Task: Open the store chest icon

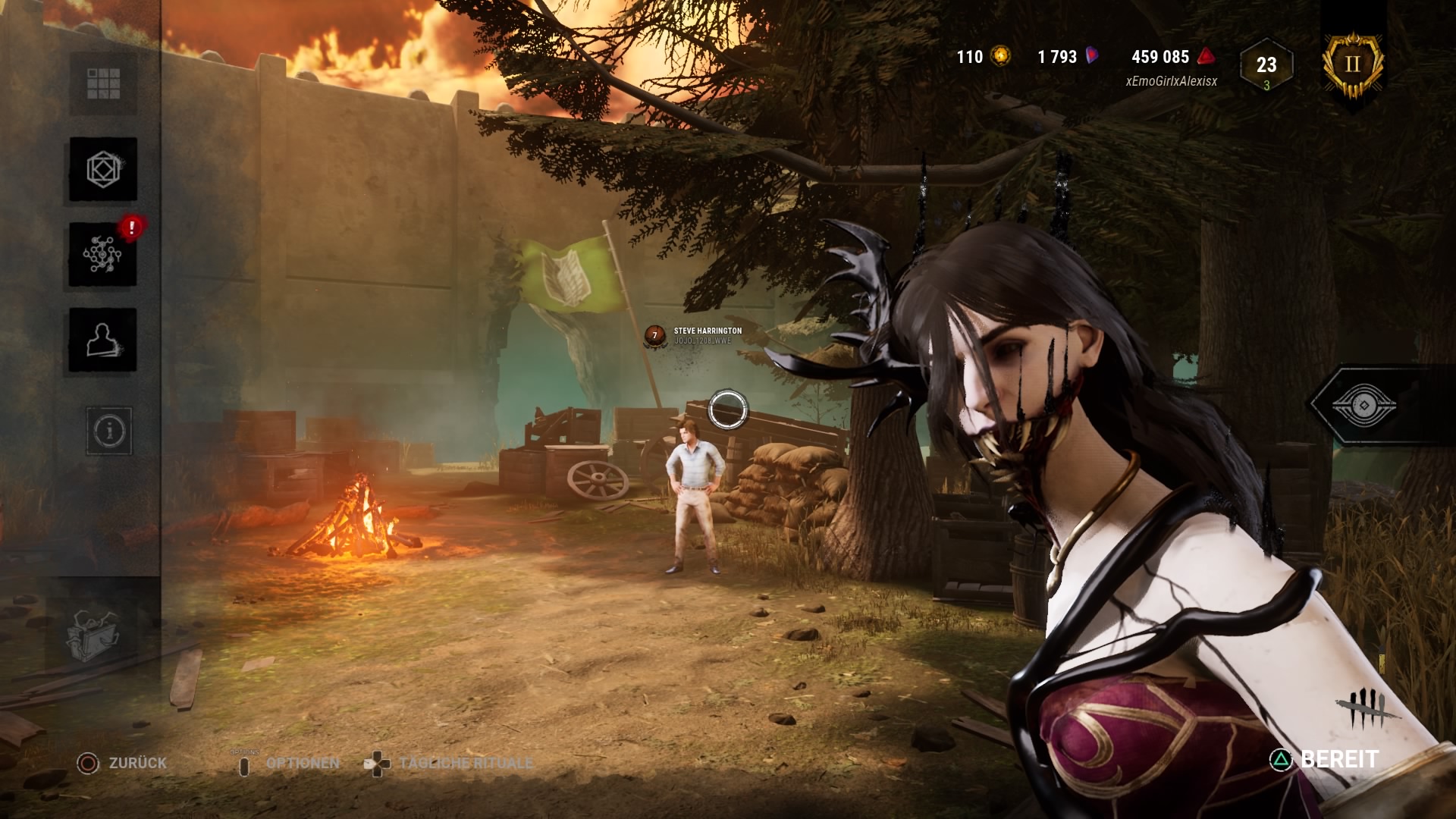Action: point(93,634)
